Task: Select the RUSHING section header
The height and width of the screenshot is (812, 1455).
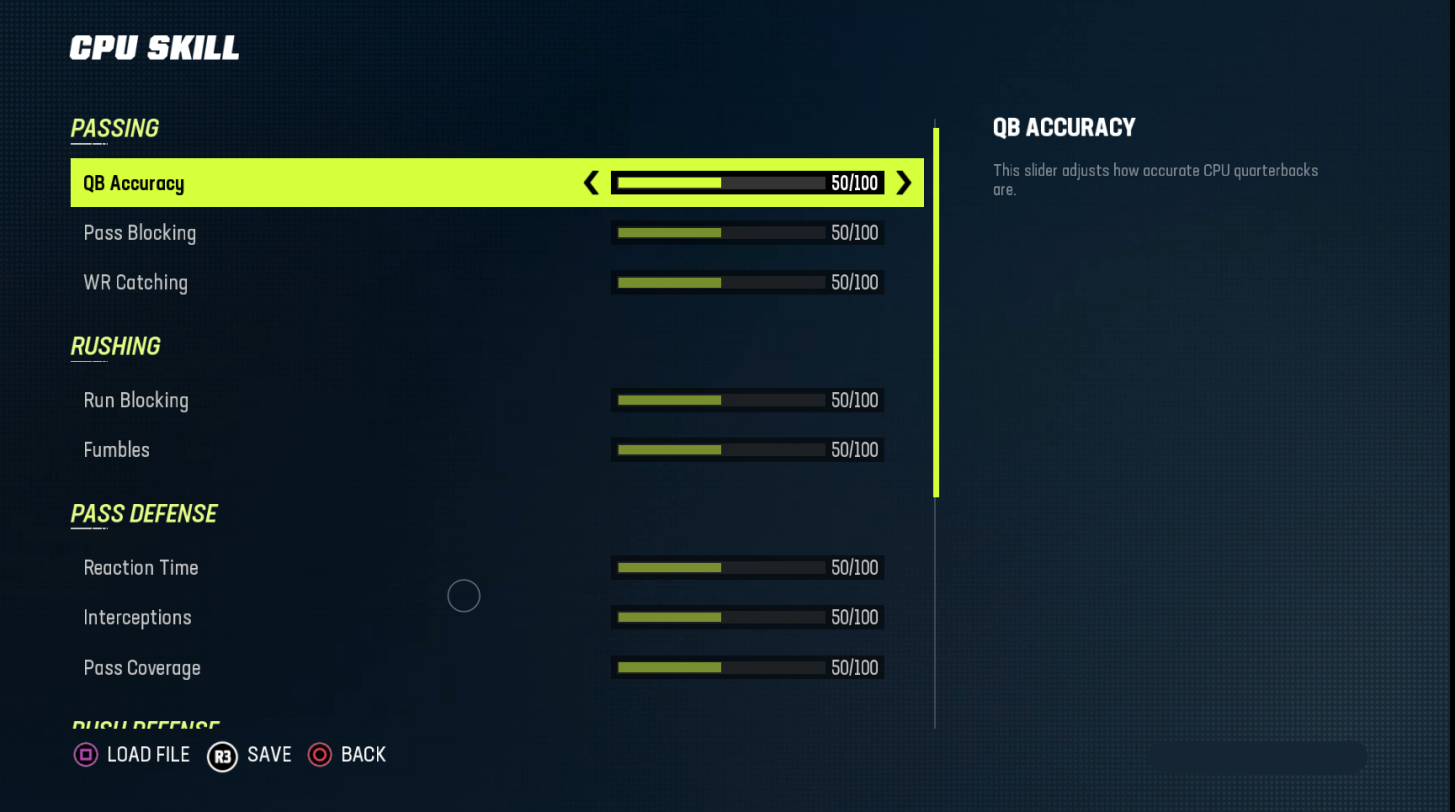Action: tap(115, 346)
